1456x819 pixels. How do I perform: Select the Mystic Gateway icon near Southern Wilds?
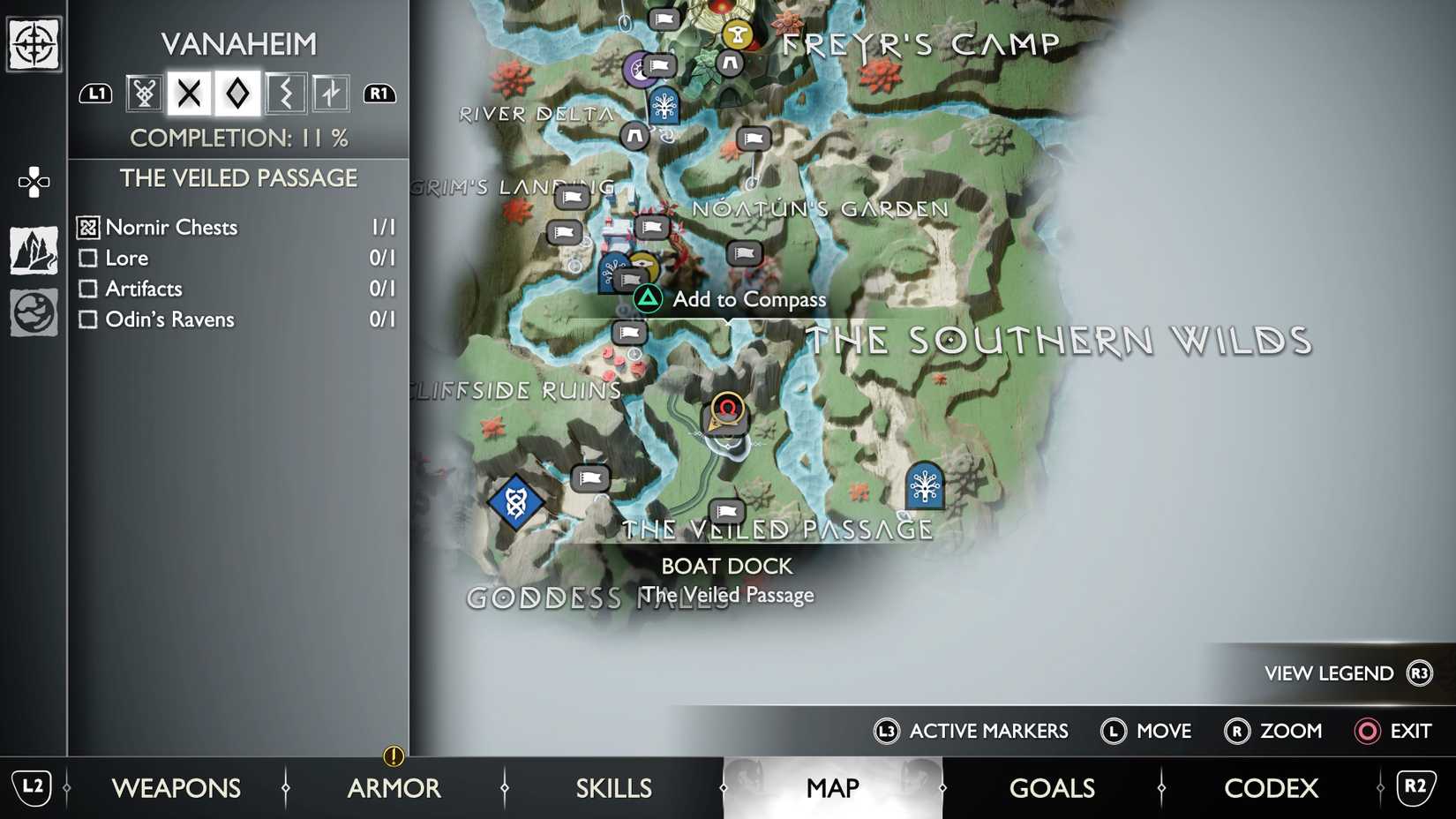[923, 485]
